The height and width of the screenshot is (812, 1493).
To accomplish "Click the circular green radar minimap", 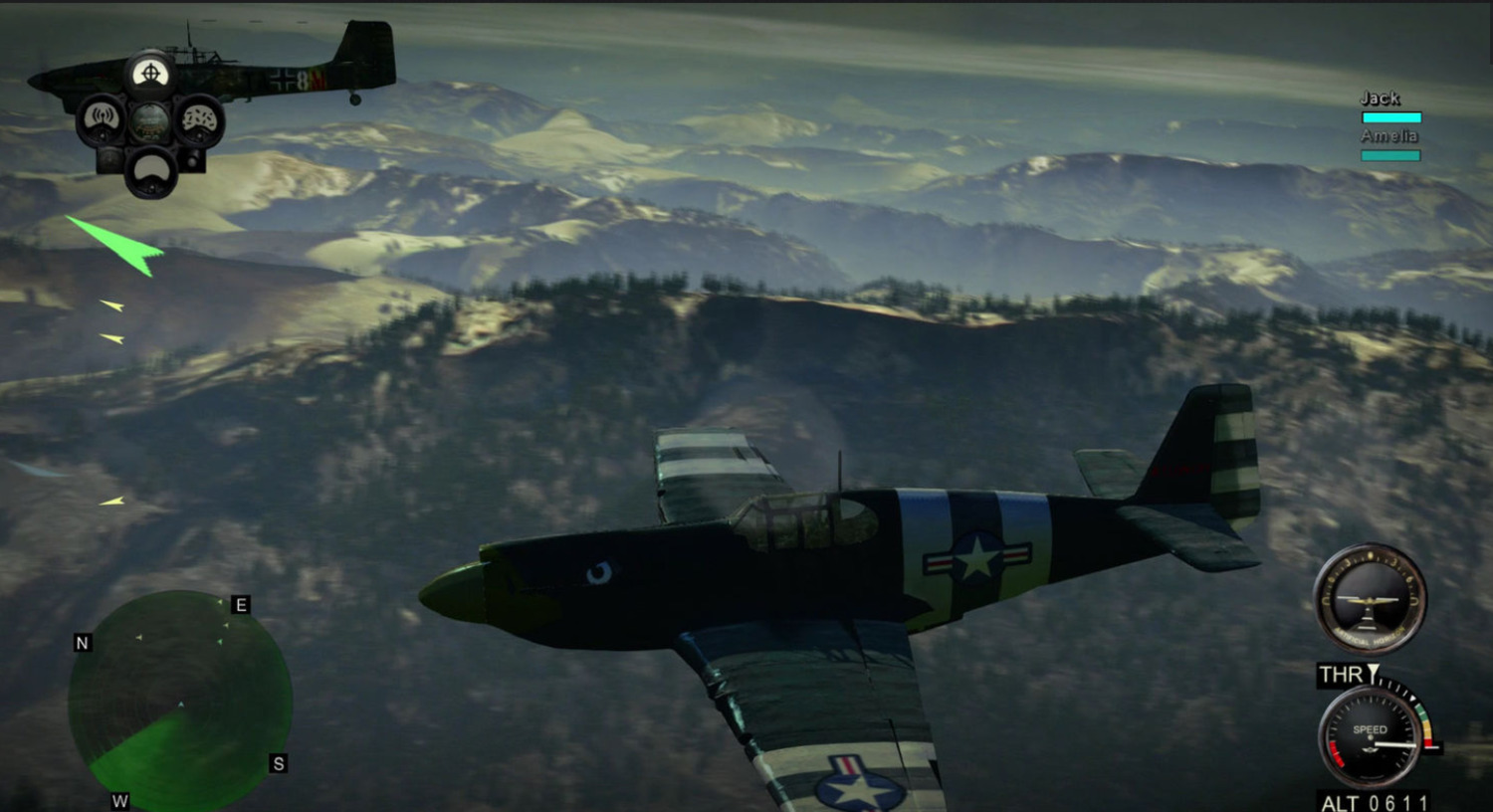I will click(x=180, y=703).
